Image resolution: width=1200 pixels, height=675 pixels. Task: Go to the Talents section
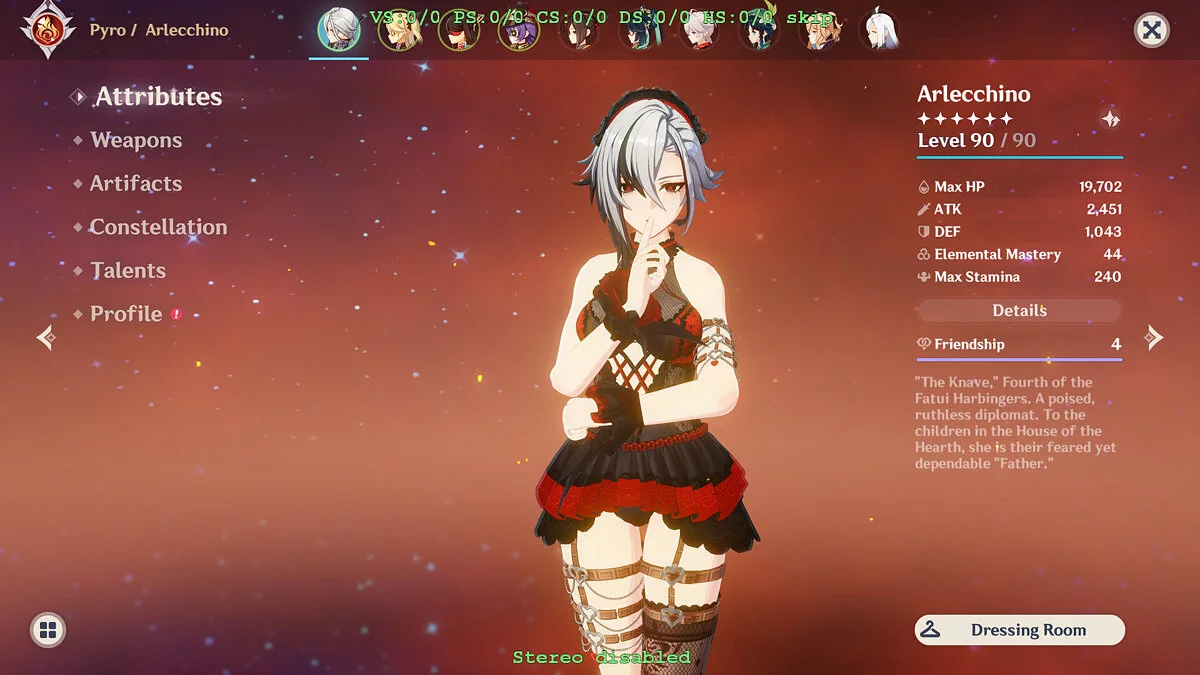(x=128, y=271)
